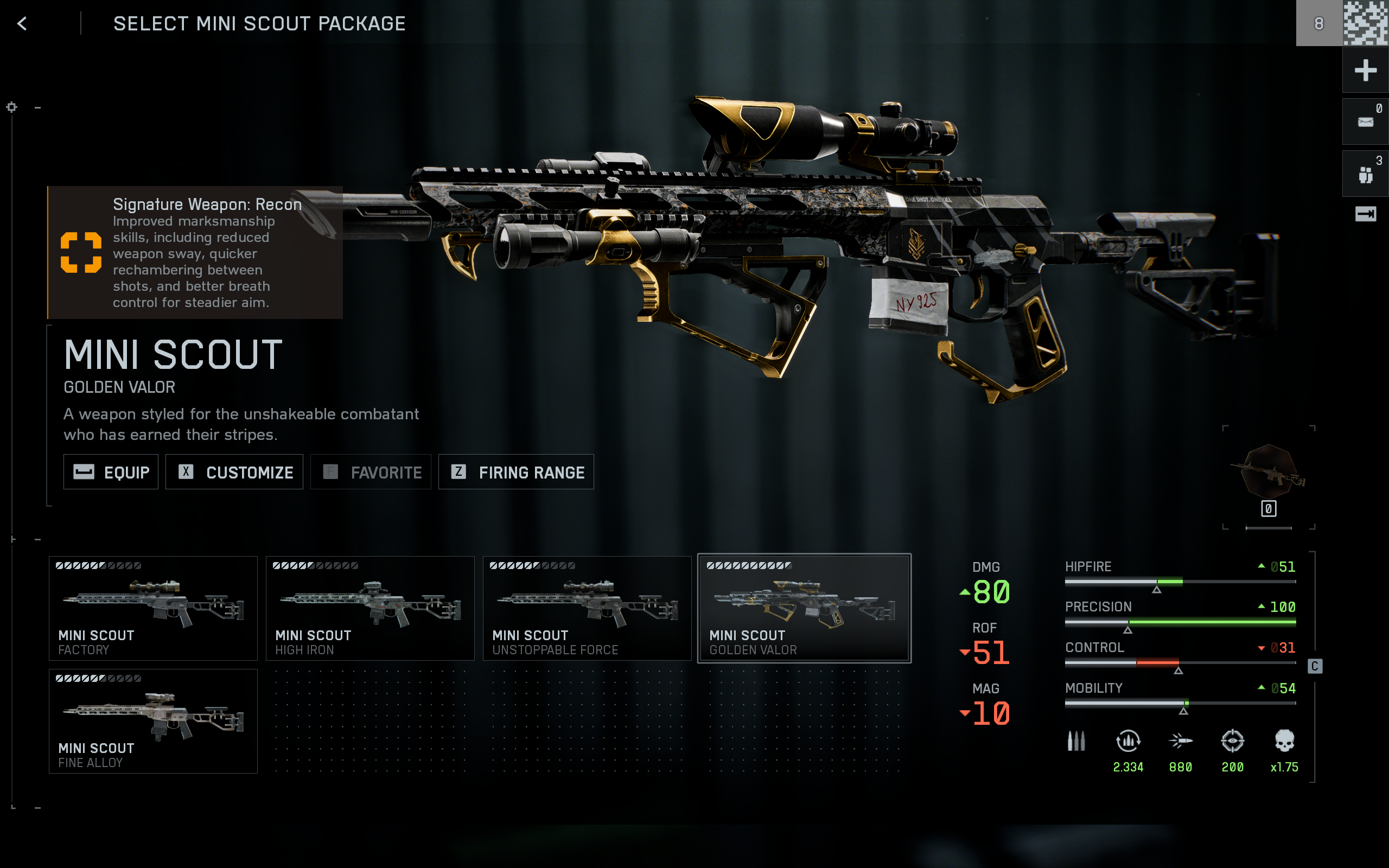Image resolution: width=1389 pixels, height=868 pixels.
Task: Toggle Favorite for the Mini Scout
Action: [371, 471]
